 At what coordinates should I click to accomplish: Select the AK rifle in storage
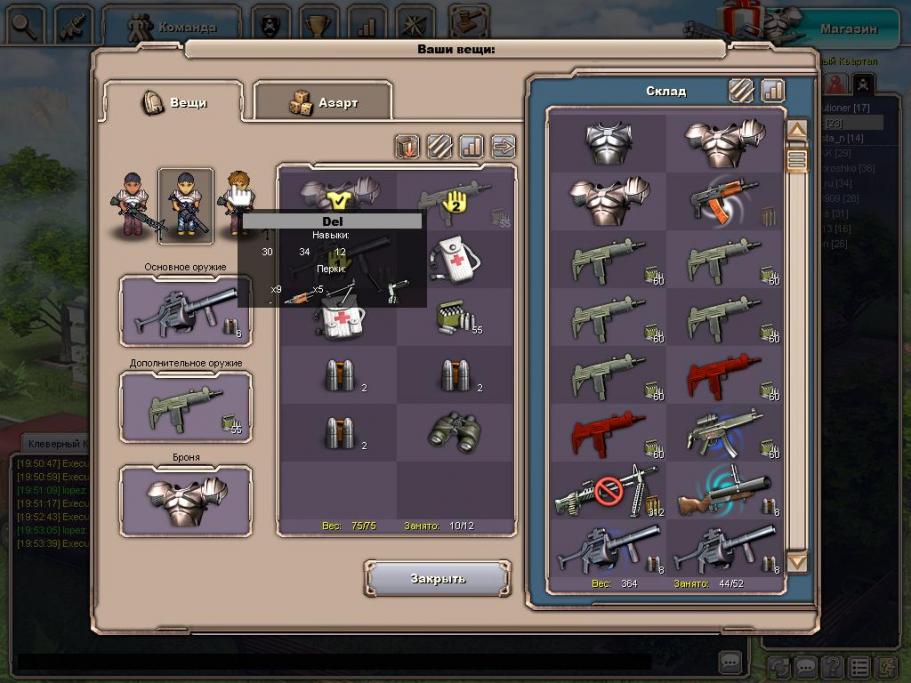click(x=725, y=200)
